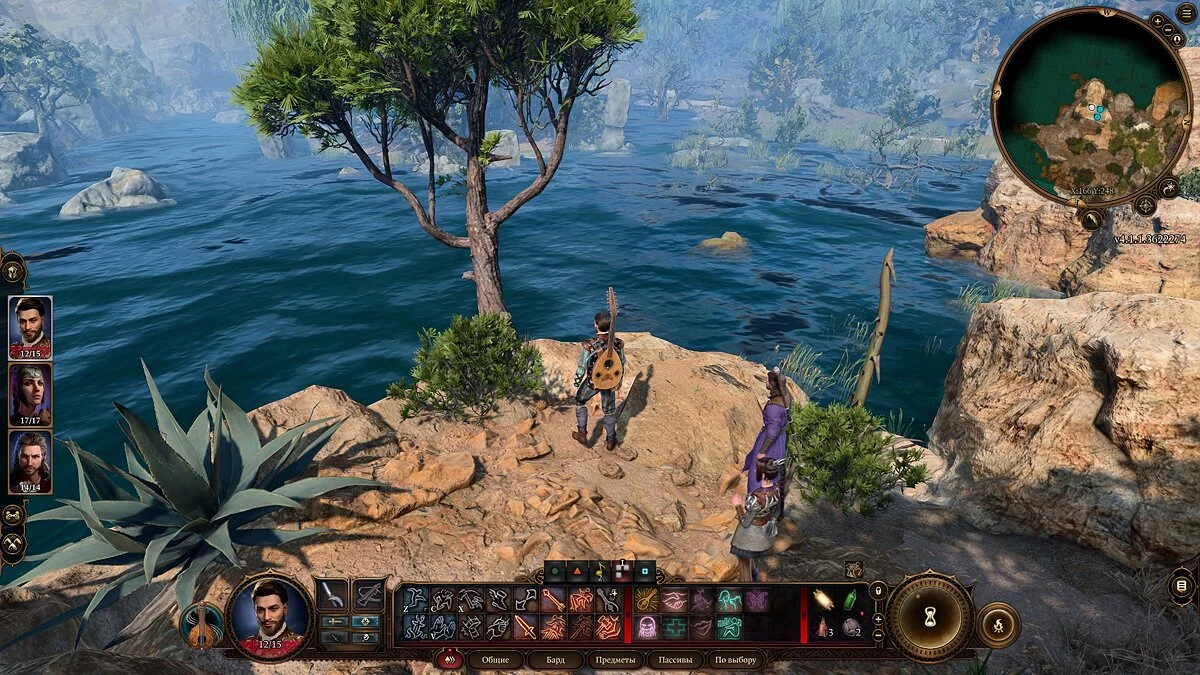Image resolution: width=1200 pixels, height=675 pixels.
Task: Use the green potion bottle item
Action: 850,599
